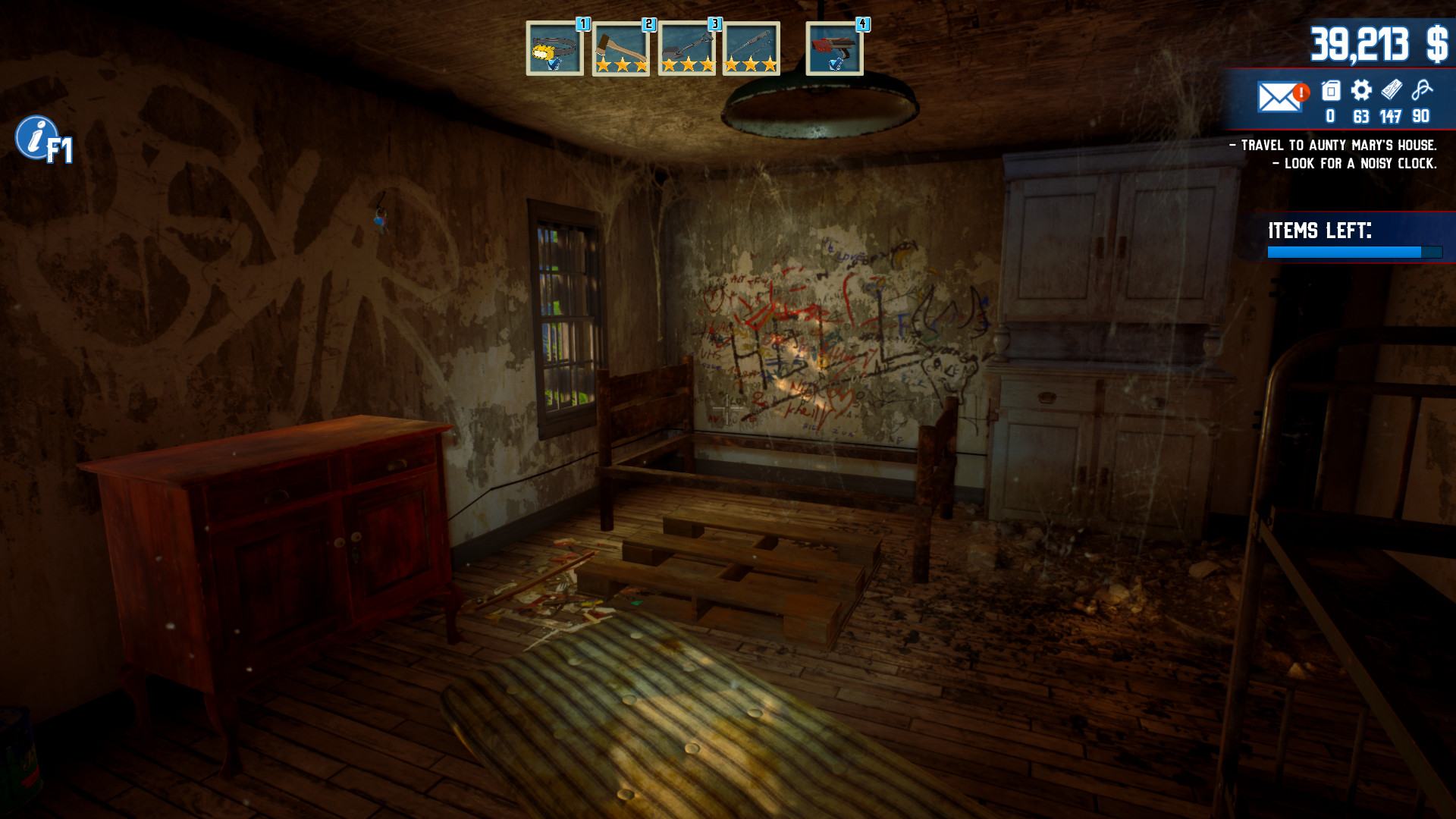
Task: Select the crowbar tool slot
Action: 751,49
